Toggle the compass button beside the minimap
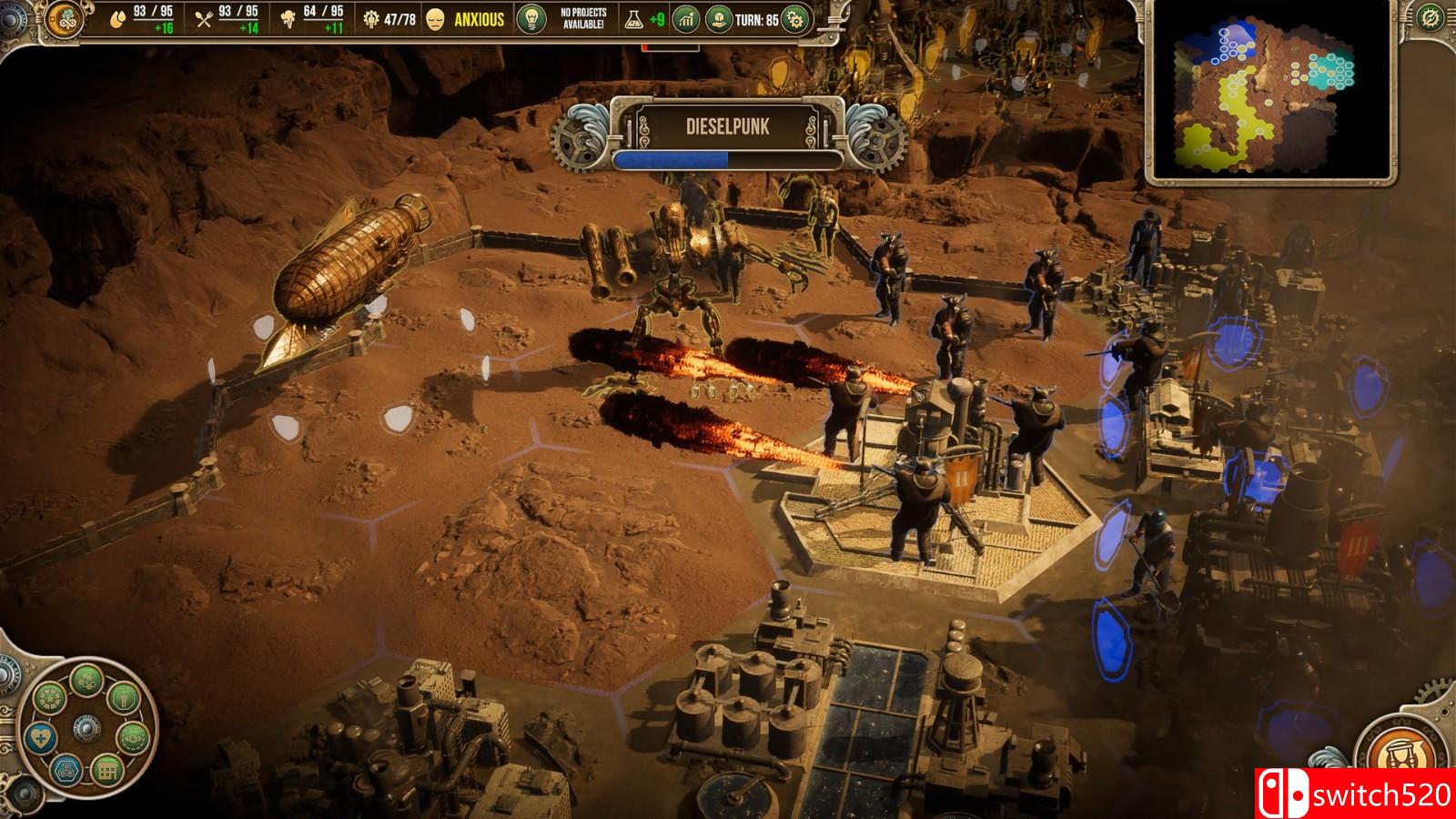This screenshot has width=1456, height=819. tap(1431, 17)
